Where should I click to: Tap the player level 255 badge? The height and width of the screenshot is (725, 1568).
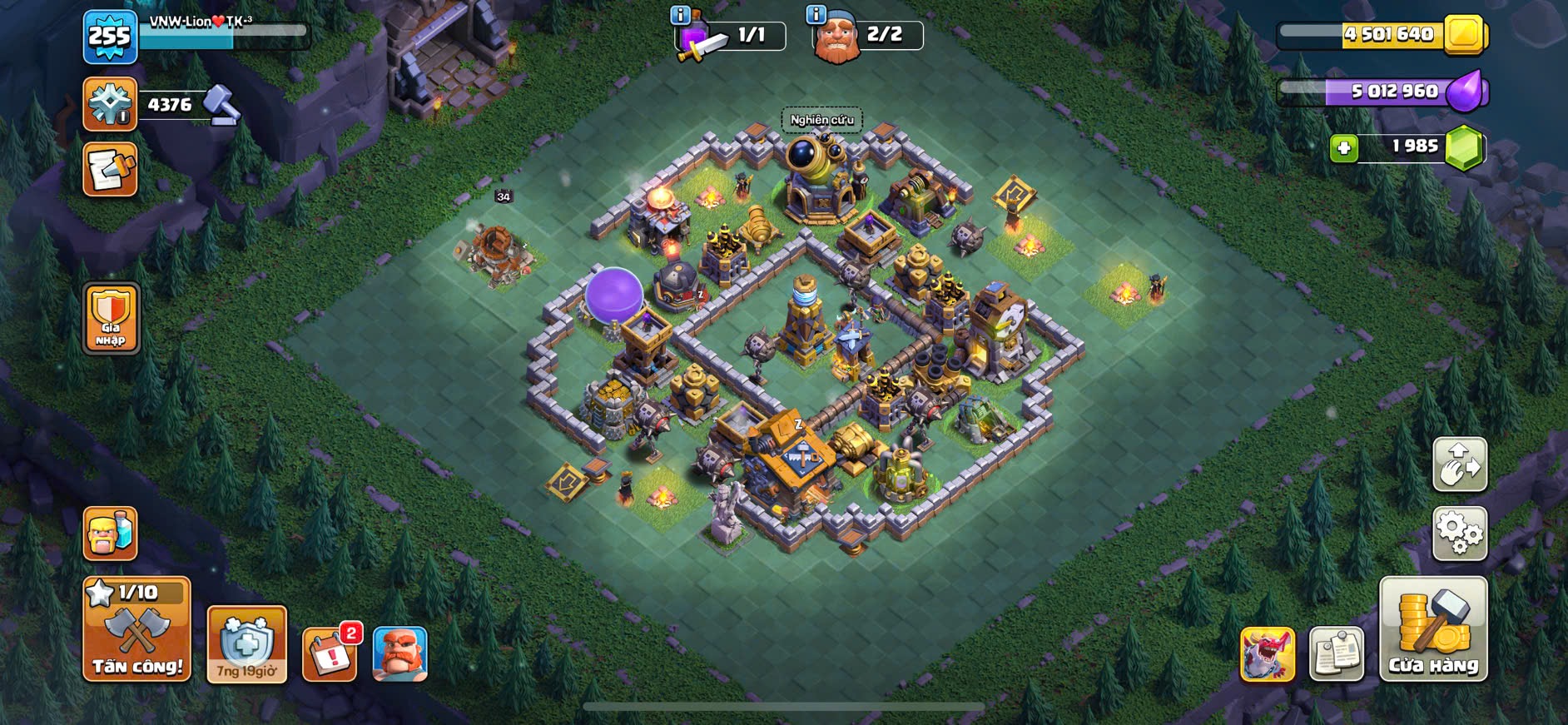[x=110, y=37]
